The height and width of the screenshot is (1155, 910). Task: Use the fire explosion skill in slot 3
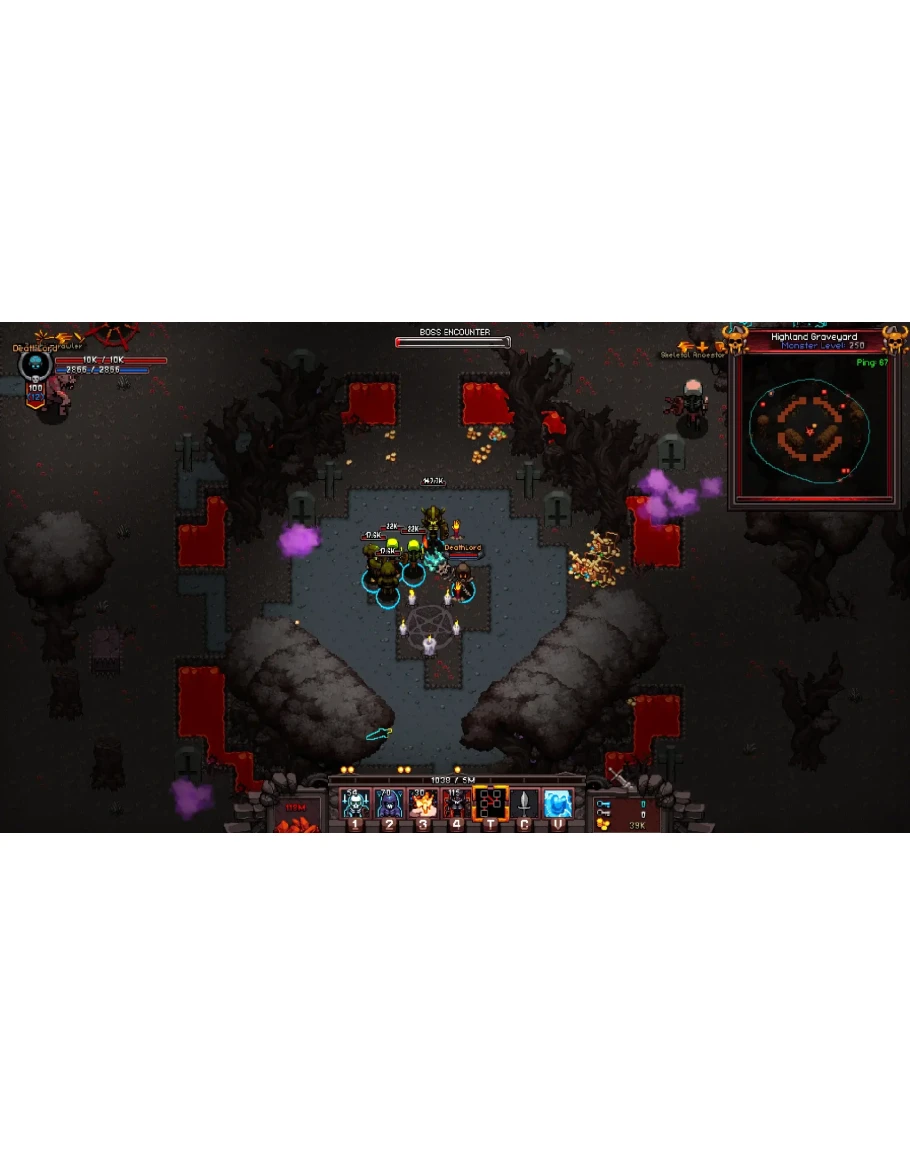click(x=423, y=803)
